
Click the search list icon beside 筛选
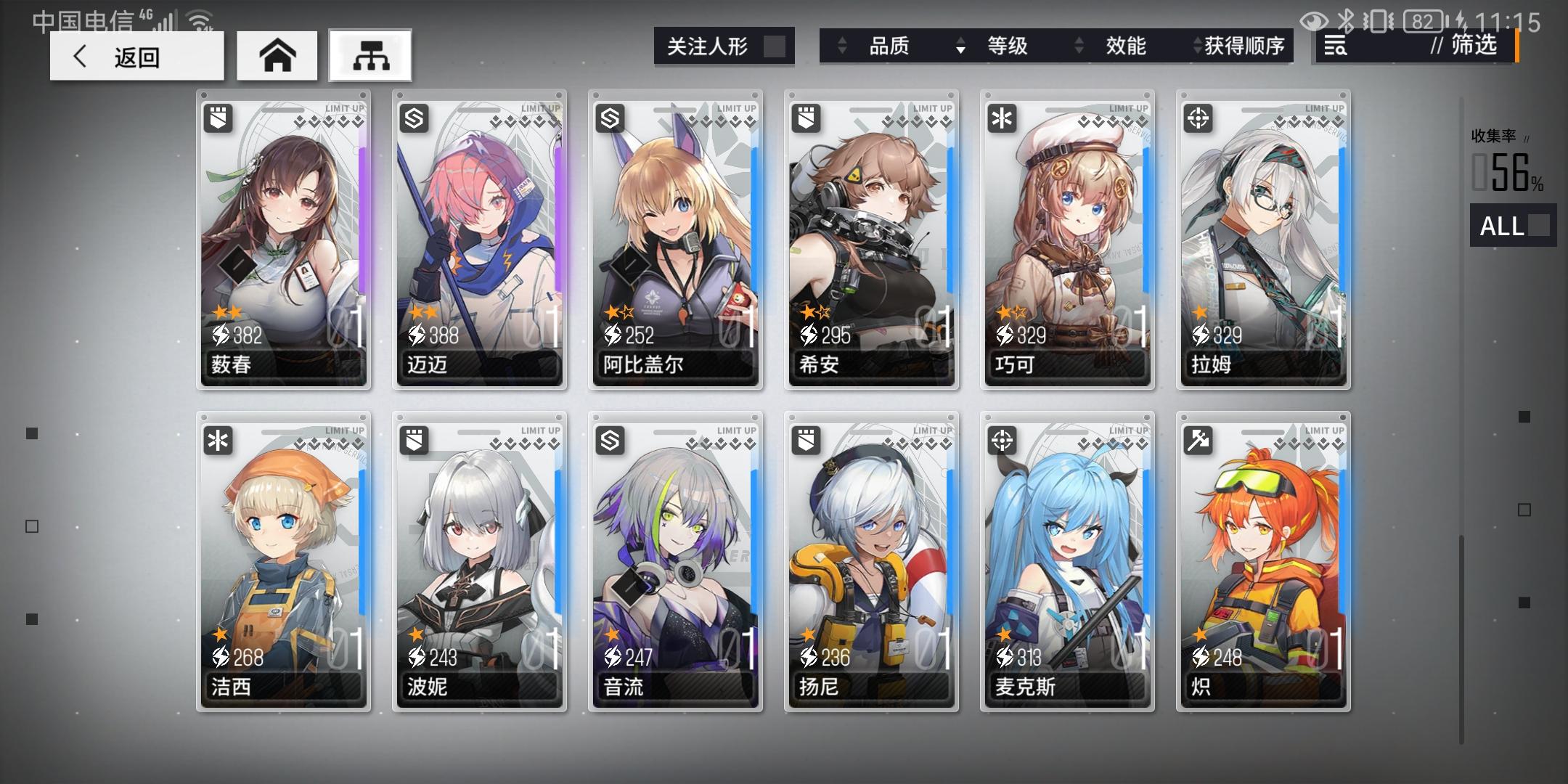[1335, 46]
